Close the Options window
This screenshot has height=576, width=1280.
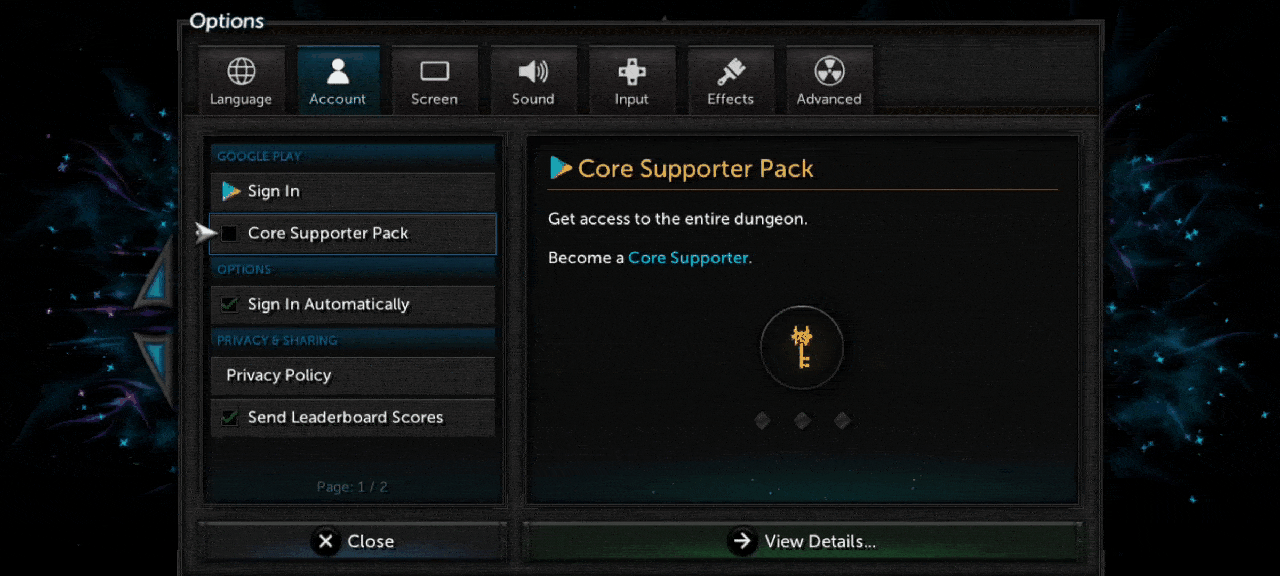coord(353,541)
